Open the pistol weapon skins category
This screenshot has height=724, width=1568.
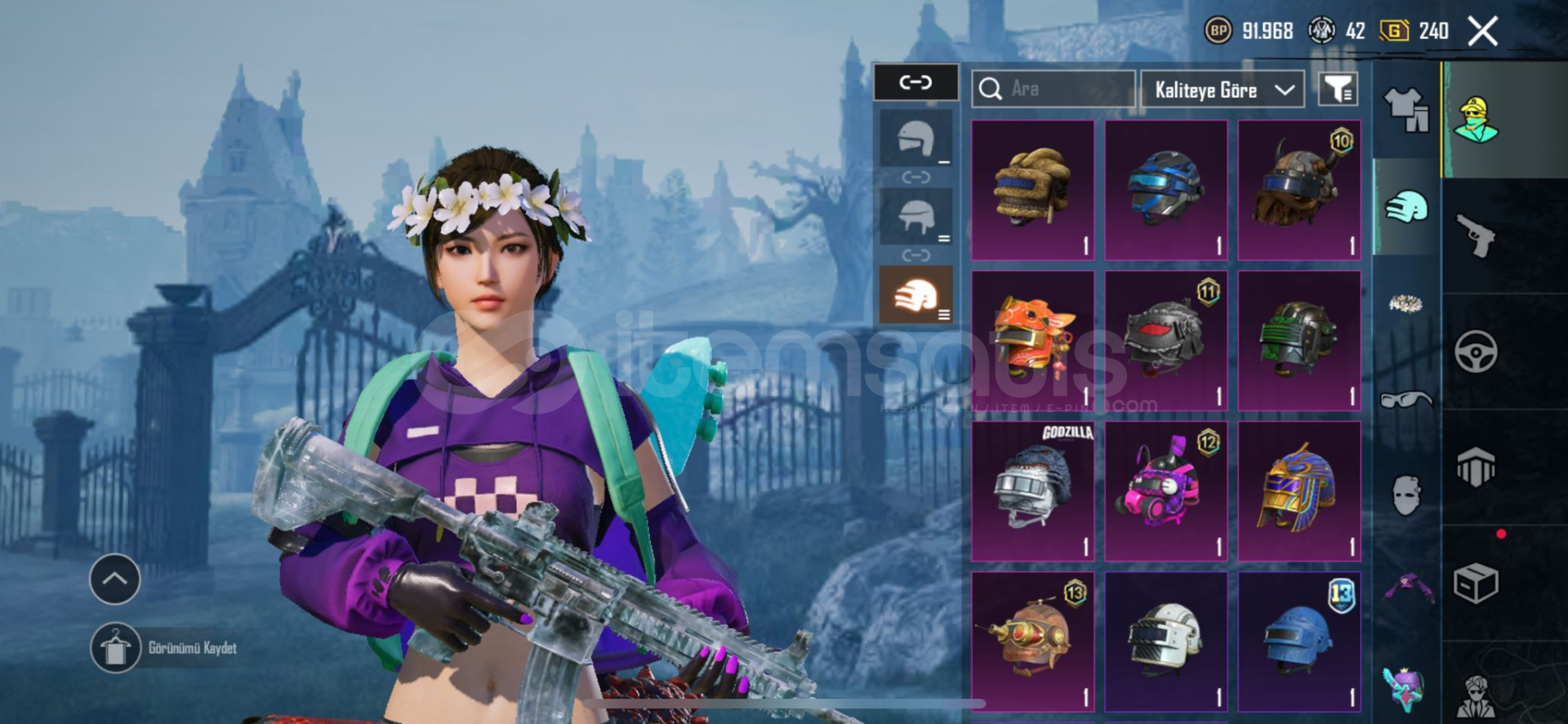(1476, 236)
